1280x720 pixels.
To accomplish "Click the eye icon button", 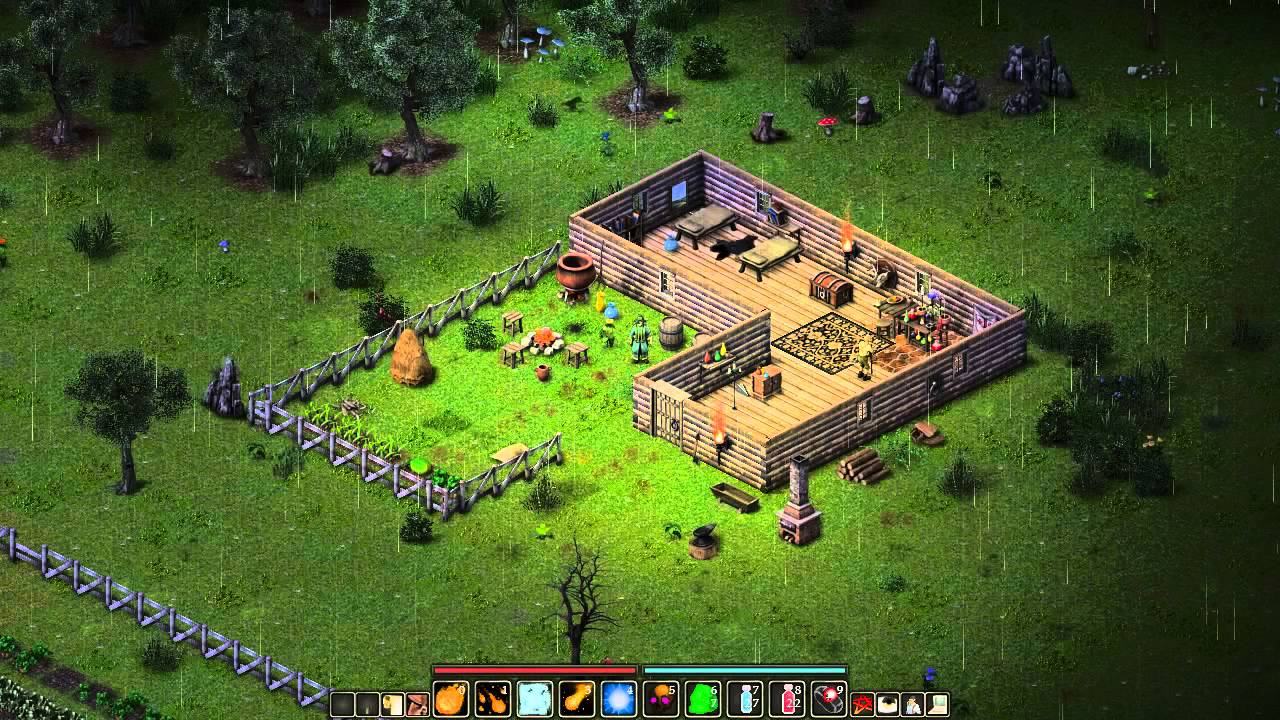I will [887, 704].
